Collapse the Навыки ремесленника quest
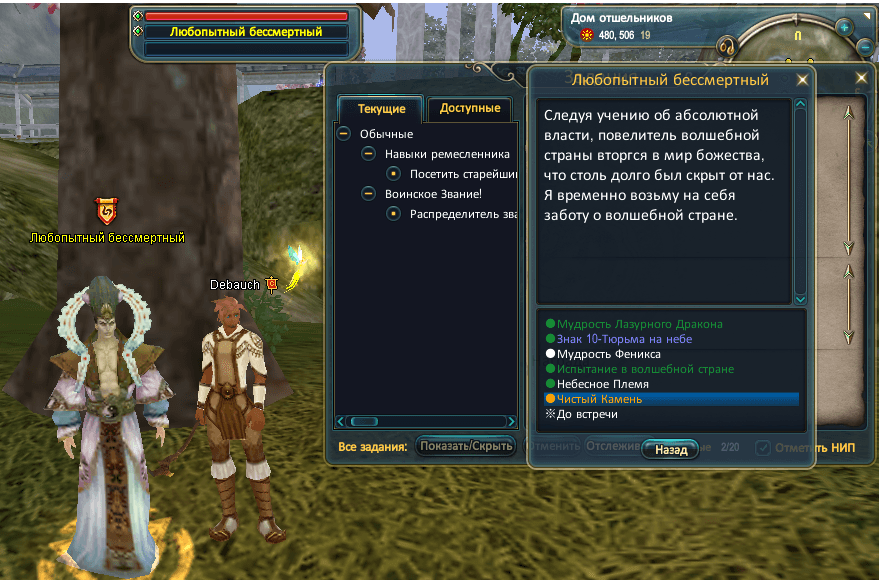 [x=368, y=154]
